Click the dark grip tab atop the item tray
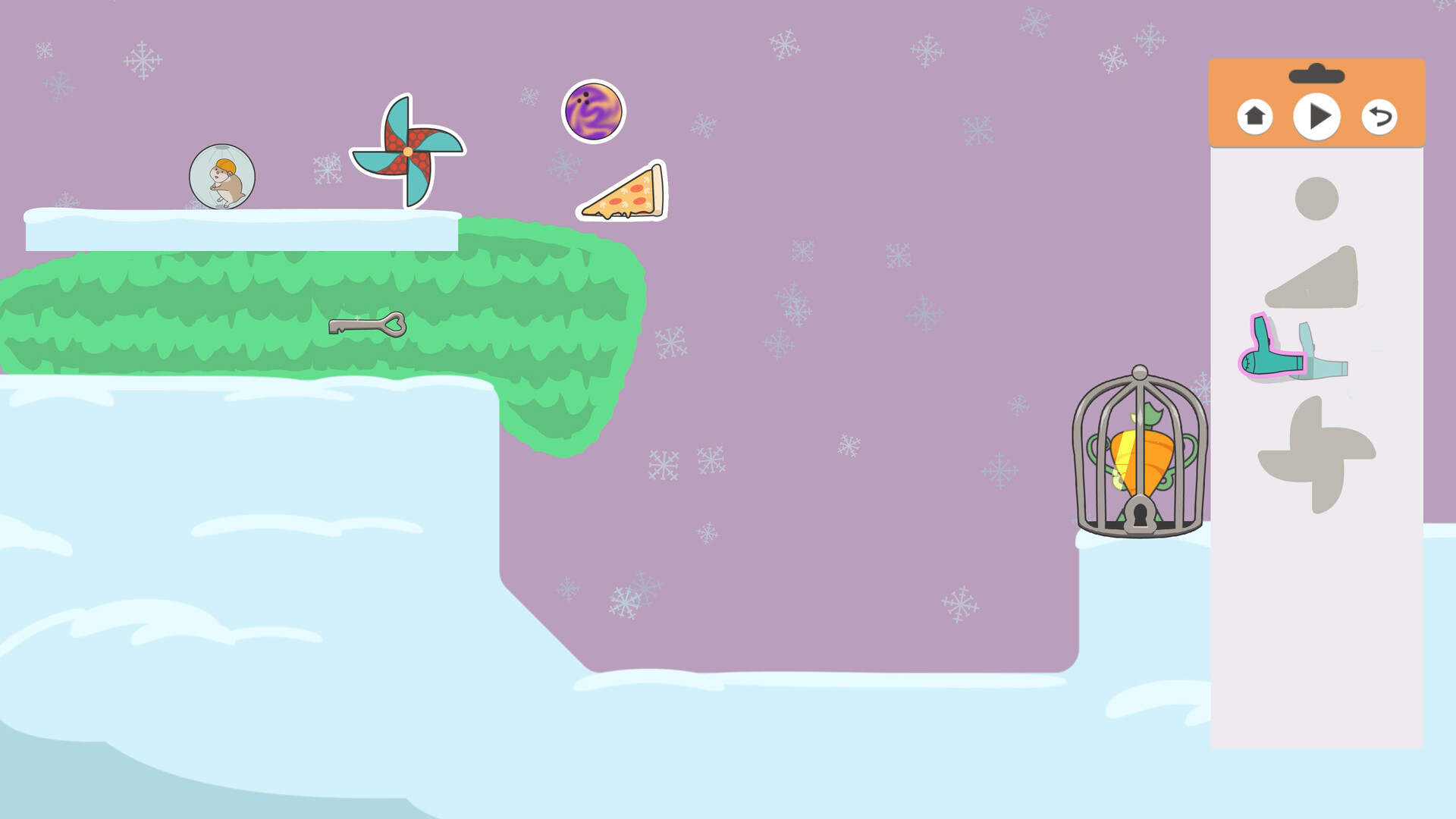Image resolution: width=1456 pixels, height=819 pixels. point(1317,73)
